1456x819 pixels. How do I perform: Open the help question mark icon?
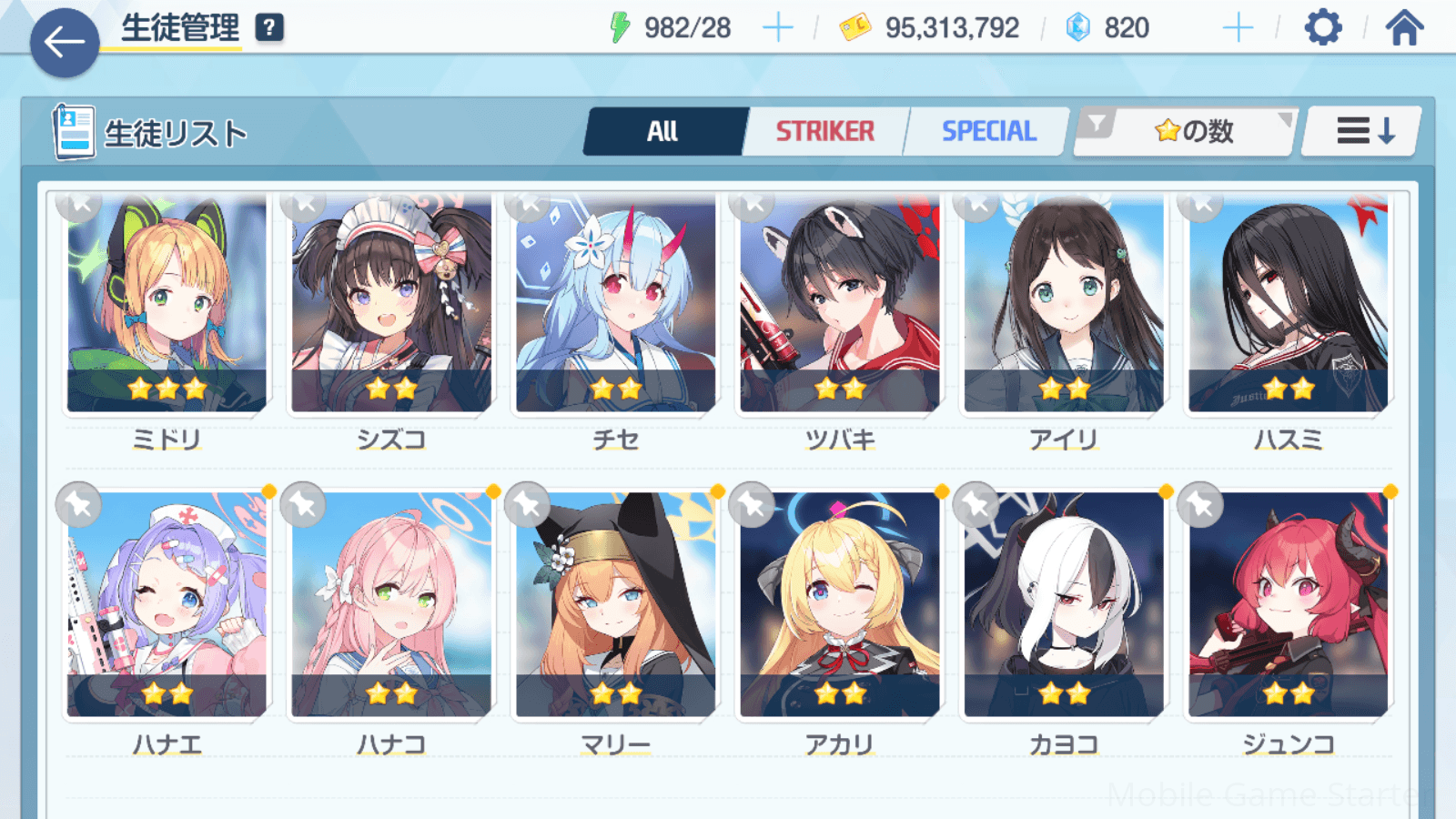(x=269, y=28)
